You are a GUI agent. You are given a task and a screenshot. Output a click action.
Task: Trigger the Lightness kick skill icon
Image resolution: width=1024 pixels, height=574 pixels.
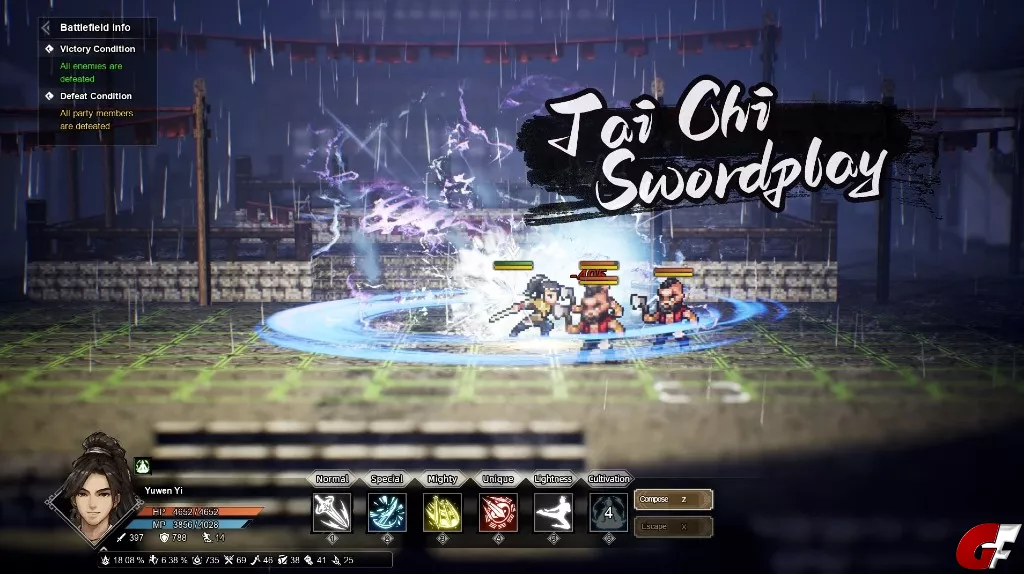(x=553, y=513)
